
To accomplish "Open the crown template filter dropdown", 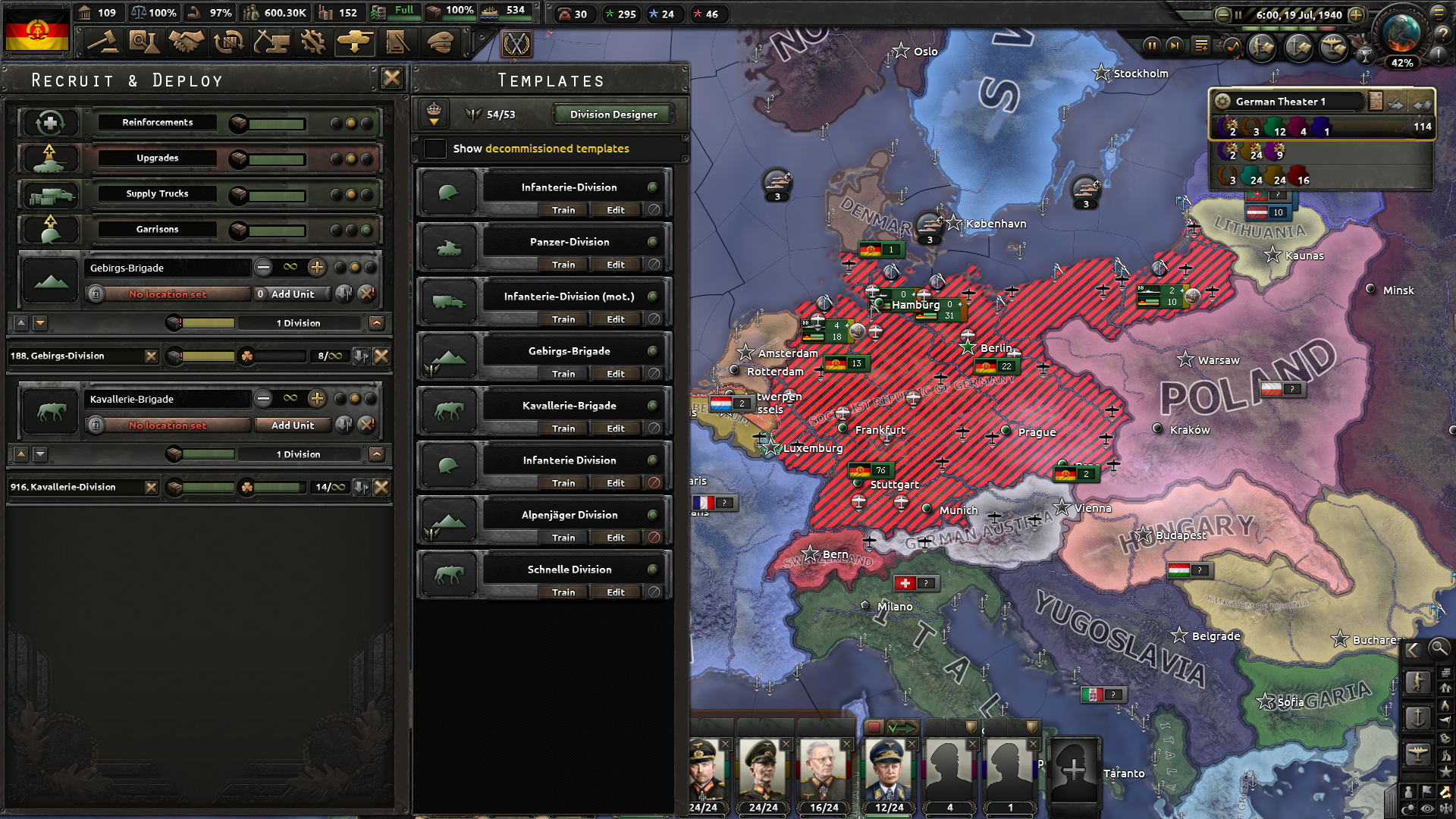I will coord(435,114).
